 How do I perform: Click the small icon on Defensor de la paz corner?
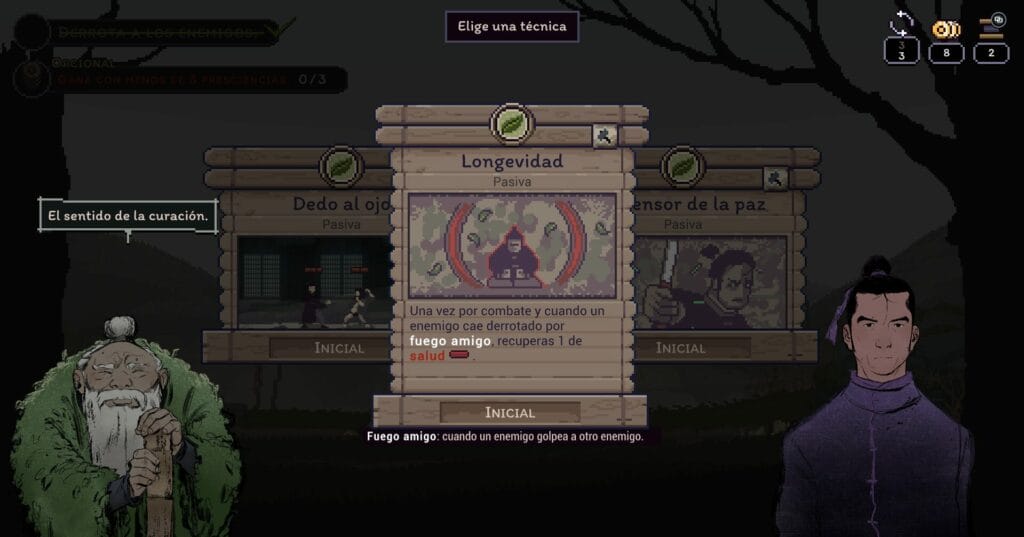pos(775,179)
